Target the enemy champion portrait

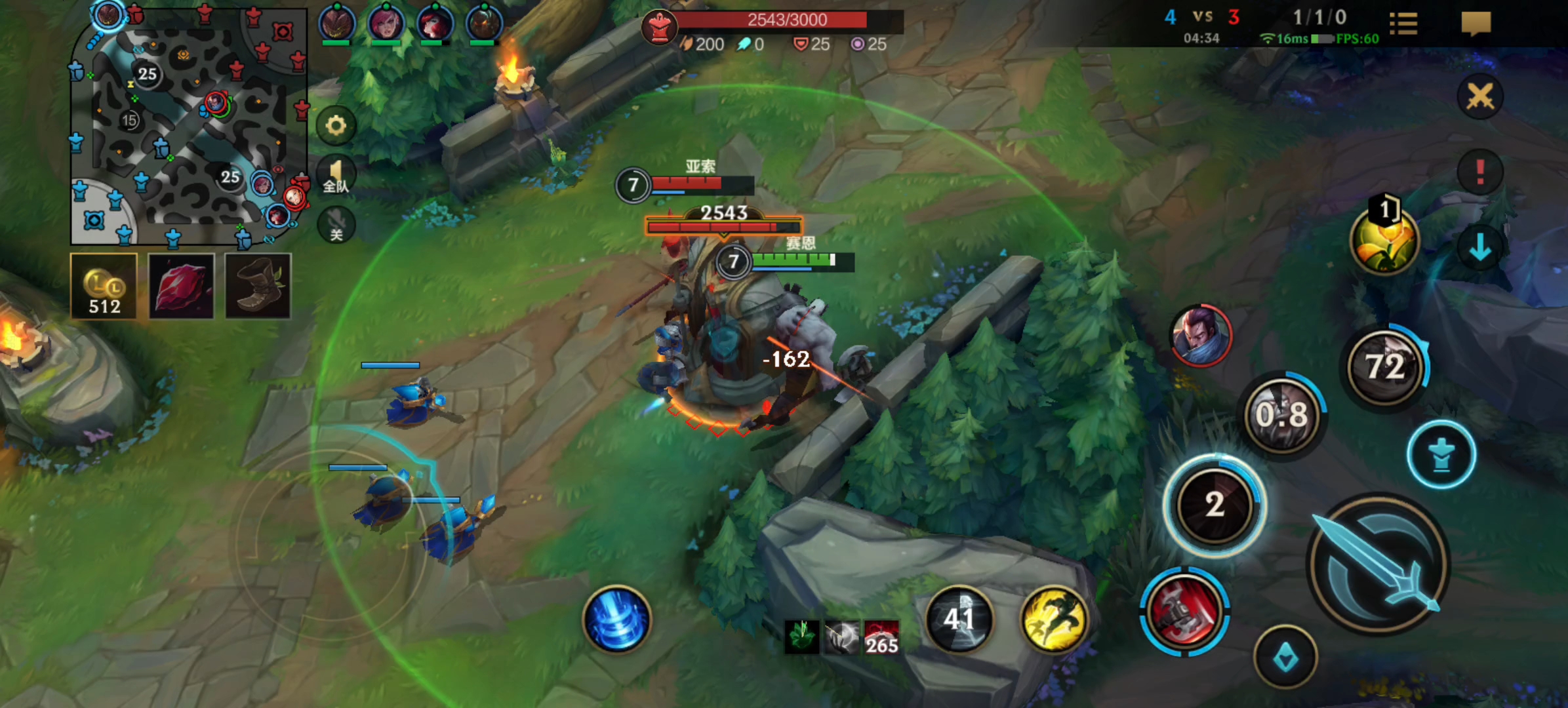coord(1201,335)
